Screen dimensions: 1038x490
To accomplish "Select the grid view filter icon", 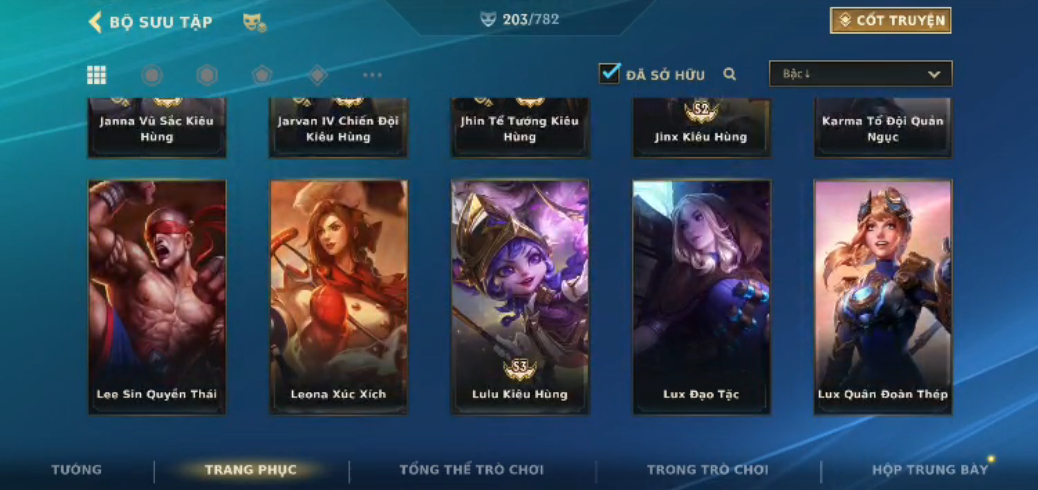I will pos(97,75).
